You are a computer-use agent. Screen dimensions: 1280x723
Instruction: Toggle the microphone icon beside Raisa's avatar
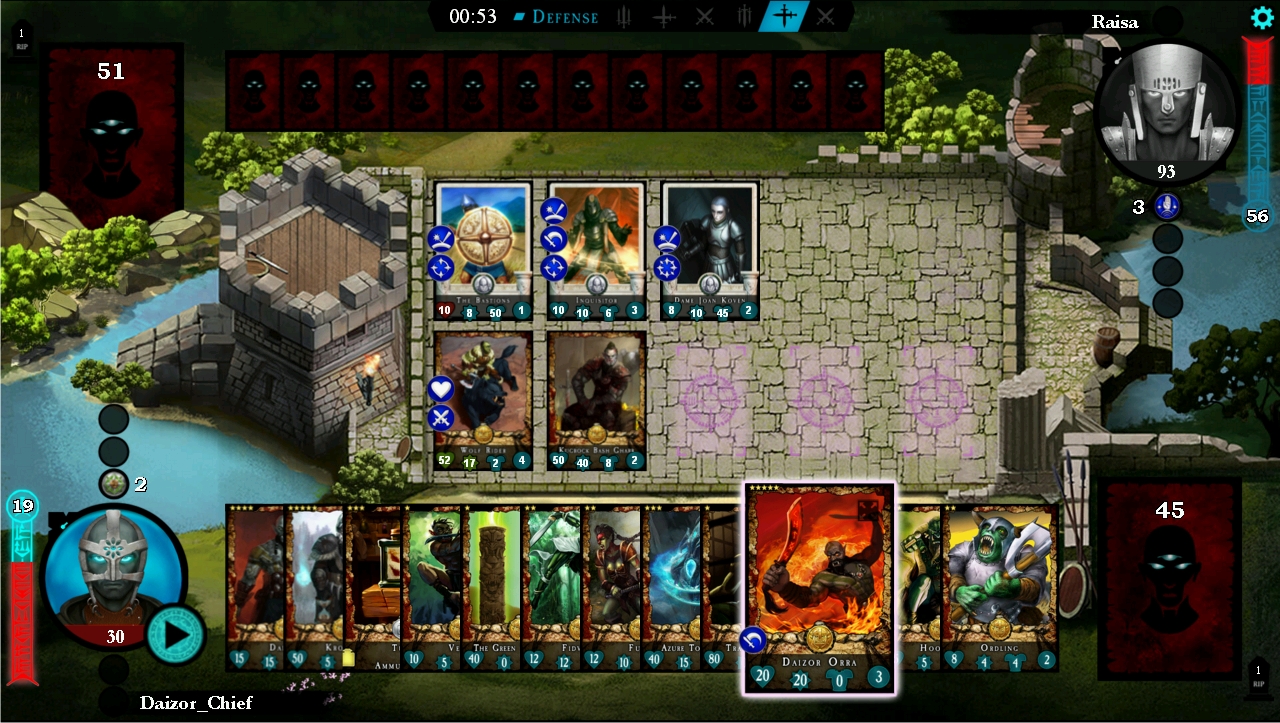[x=1168, y=207]
